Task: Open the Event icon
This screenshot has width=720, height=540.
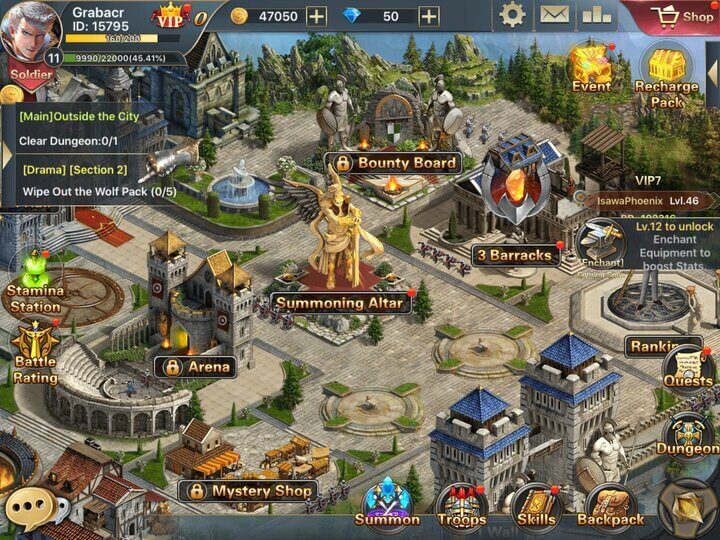Action: coord(590,65)
